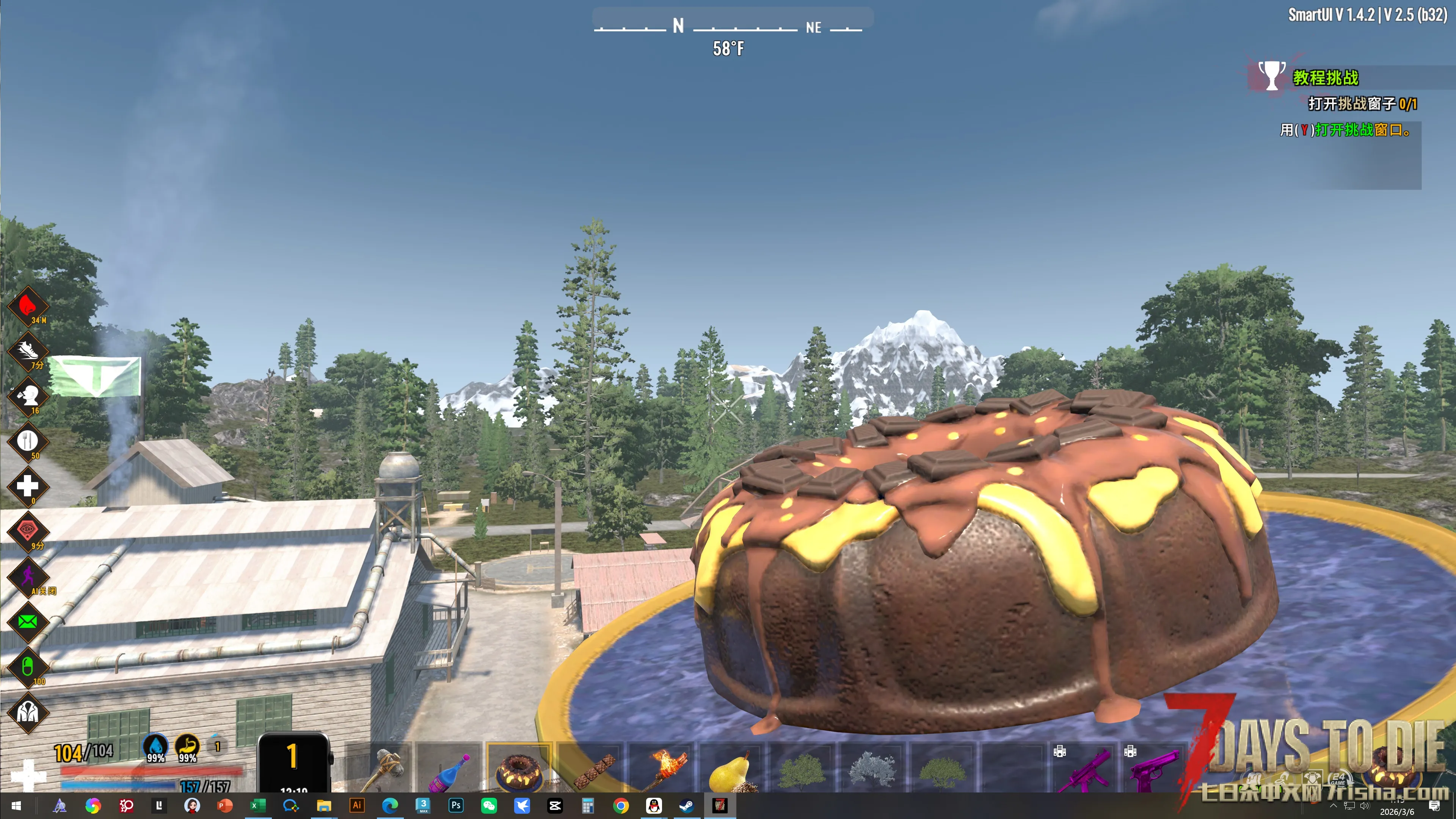Click the red eye buff icon
The image size is (1456, 819).
27,531
